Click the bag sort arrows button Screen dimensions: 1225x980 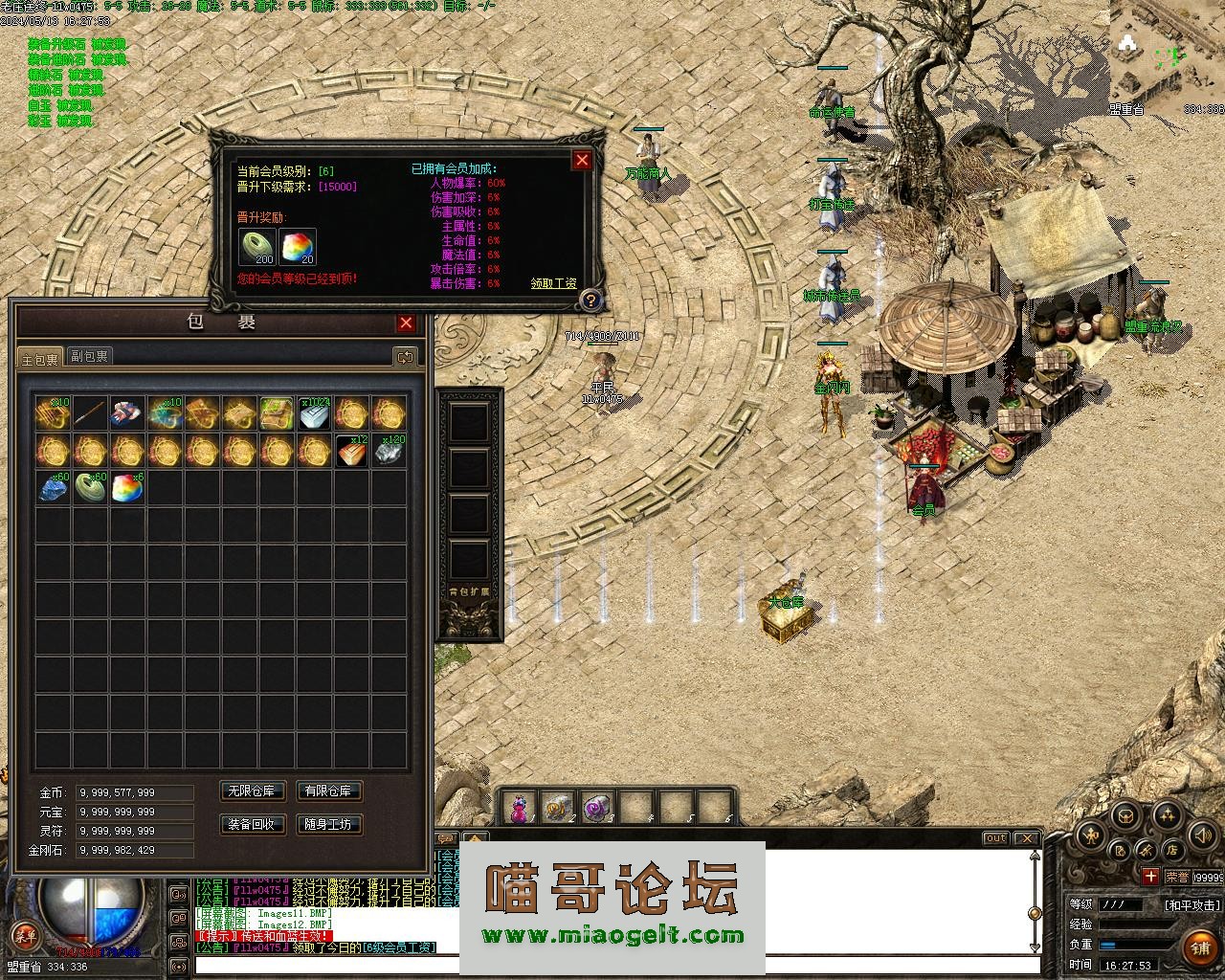pyautogui.click(x=406, y=357)
